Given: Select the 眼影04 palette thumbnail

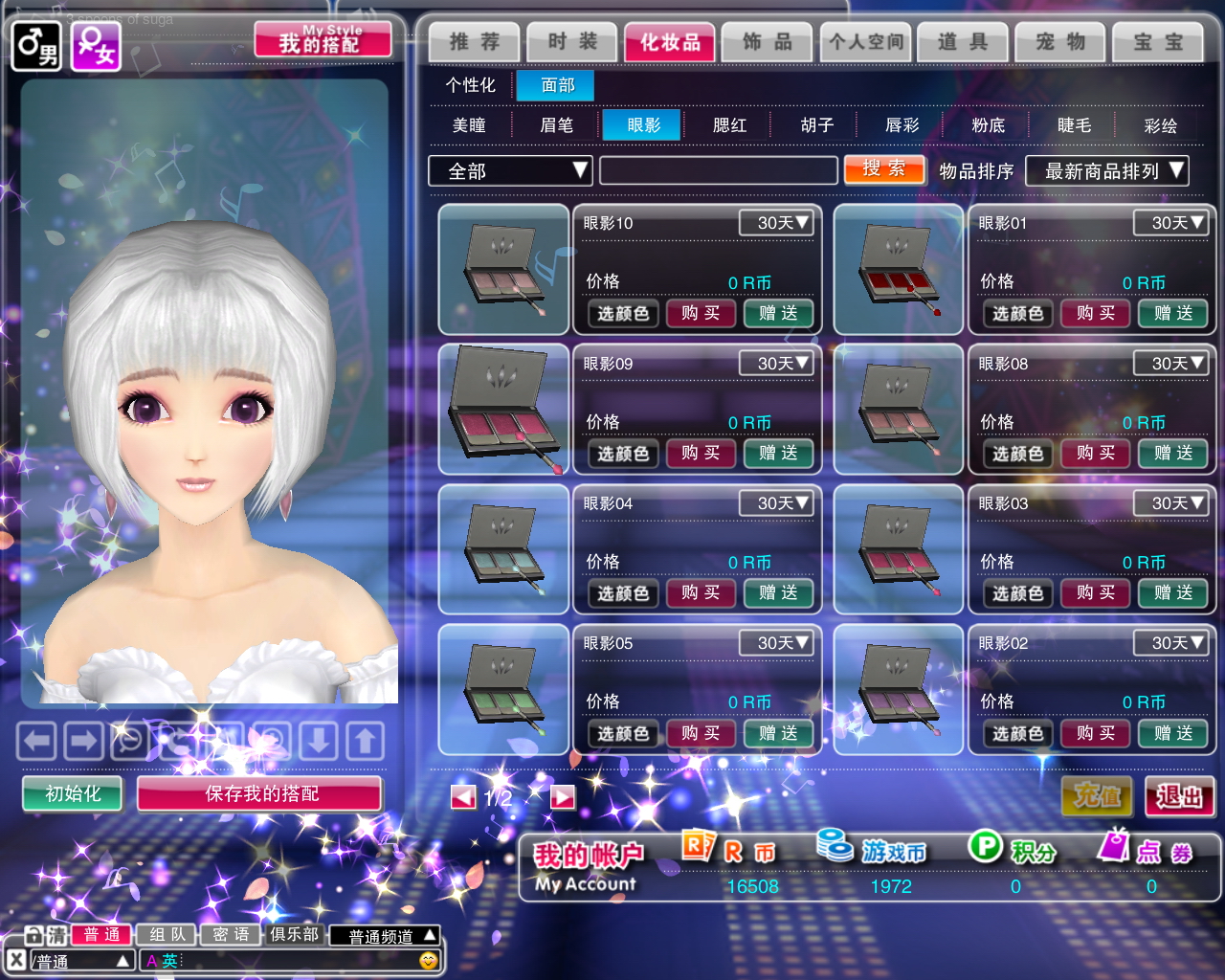Looking at the screenshot, I should coord(503,549).
